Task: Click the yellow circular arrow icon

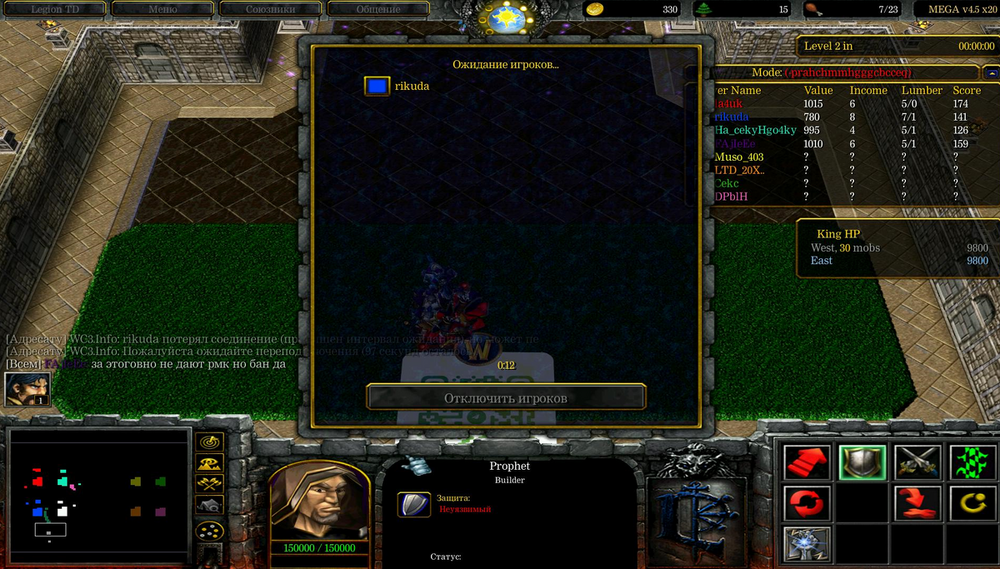Action: coord(971,502)
